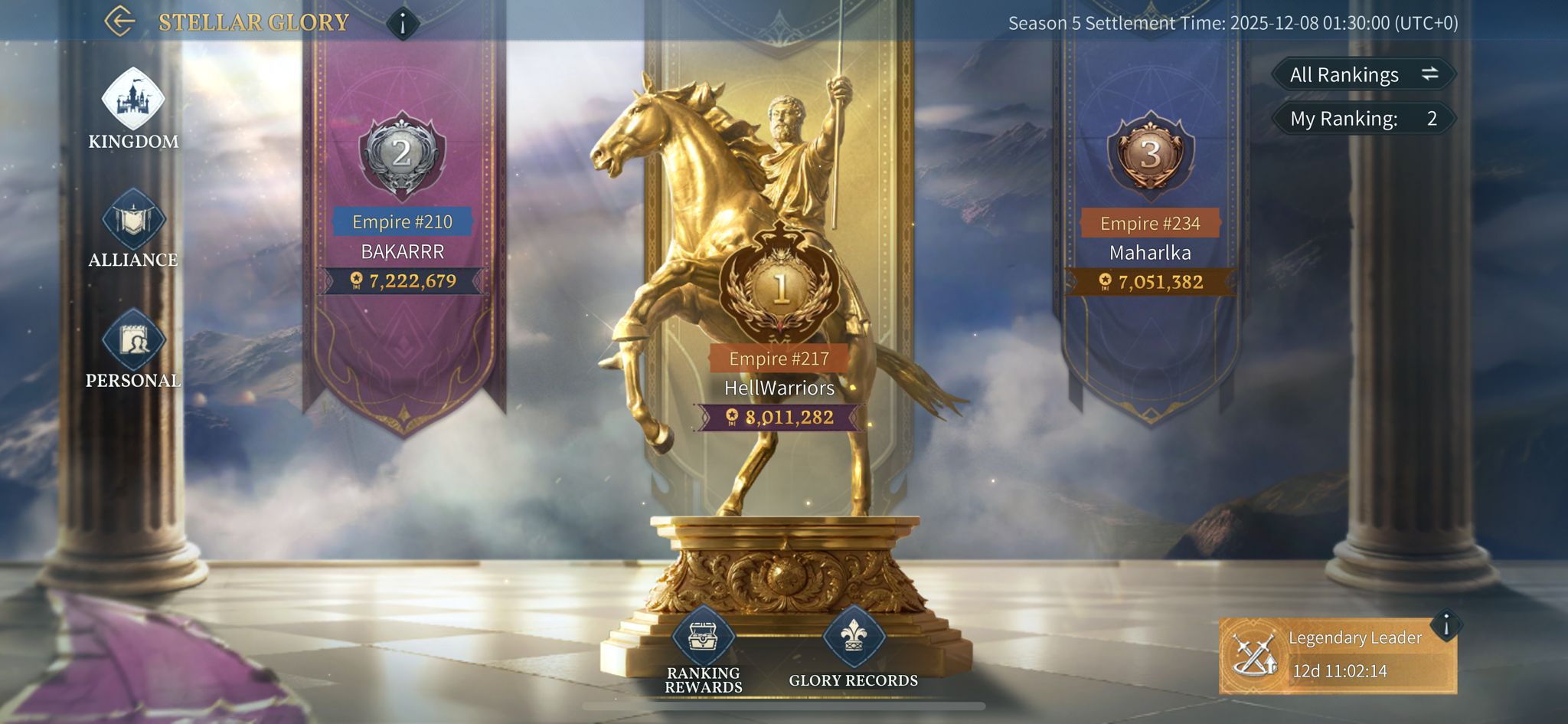Viewport: 1568px width, 724px height.
Task: Switch to the Personal tab
Action: click(133, 348)
